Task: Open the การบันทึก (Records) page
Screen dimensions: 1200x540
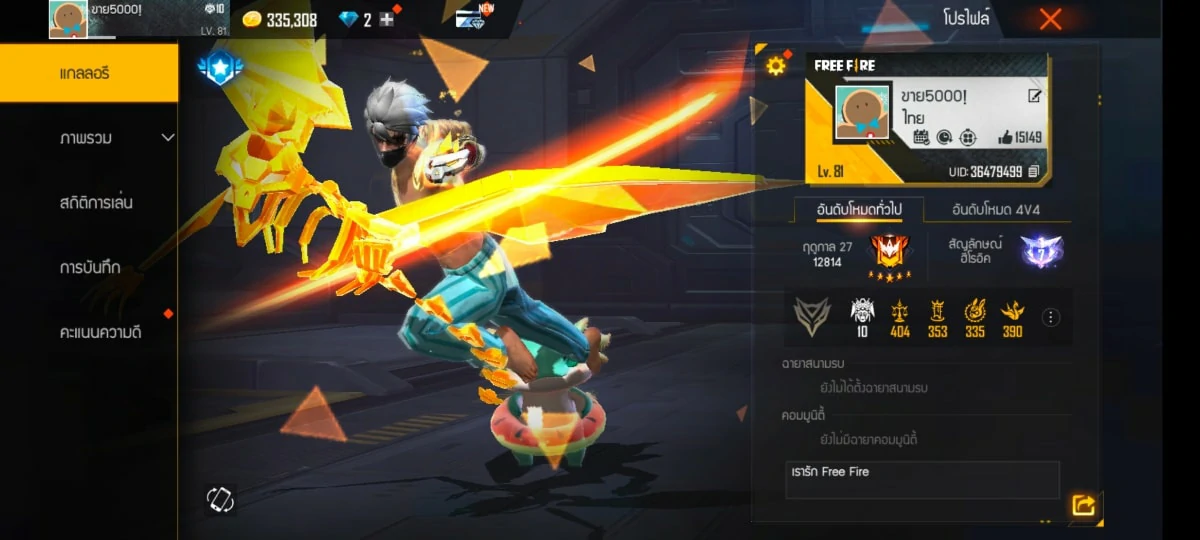Action: coord(90,268)
